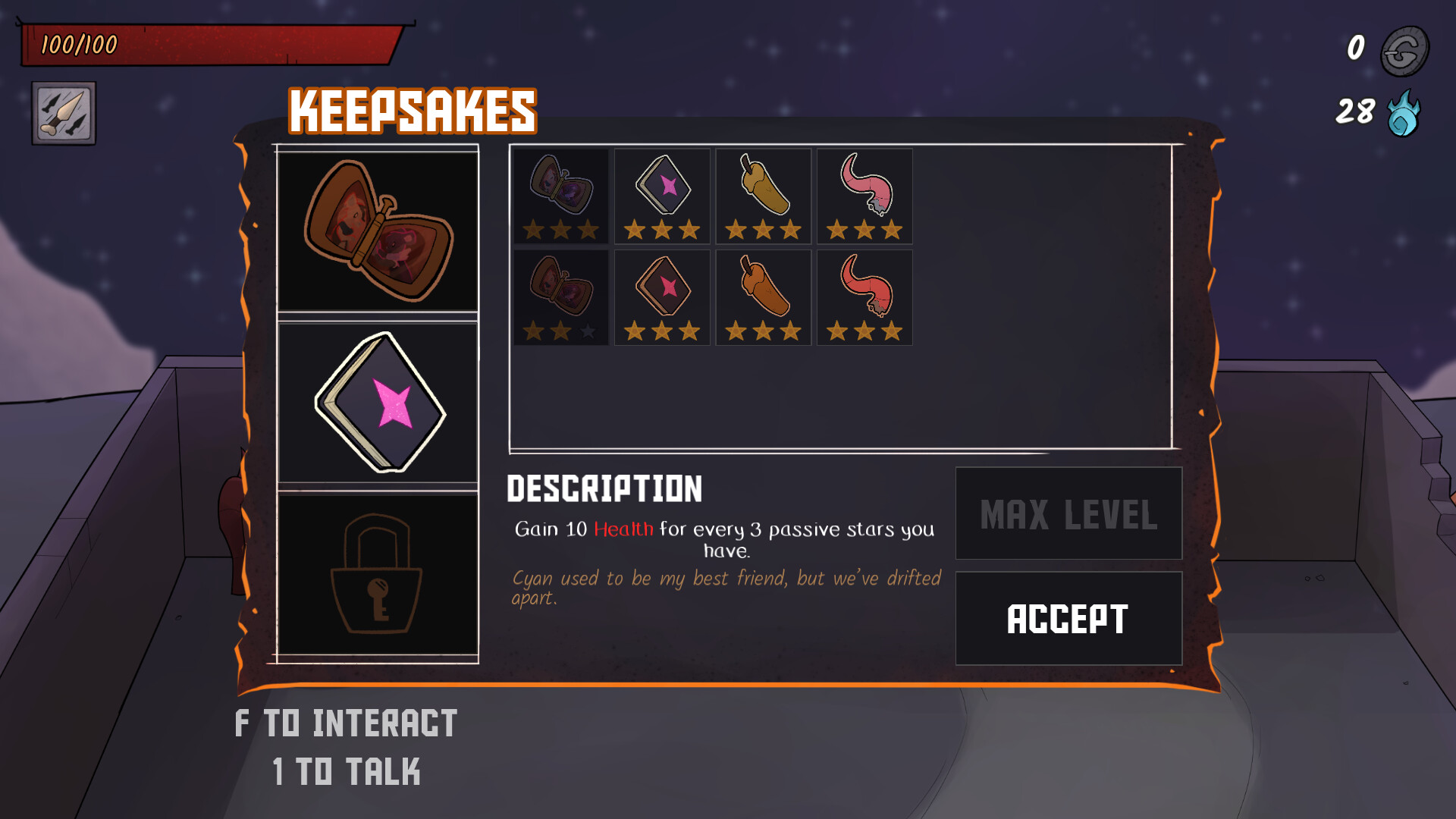Open the blue flame currency display
Screen dimensions: 1456x819
click(x=1401, y=112)
